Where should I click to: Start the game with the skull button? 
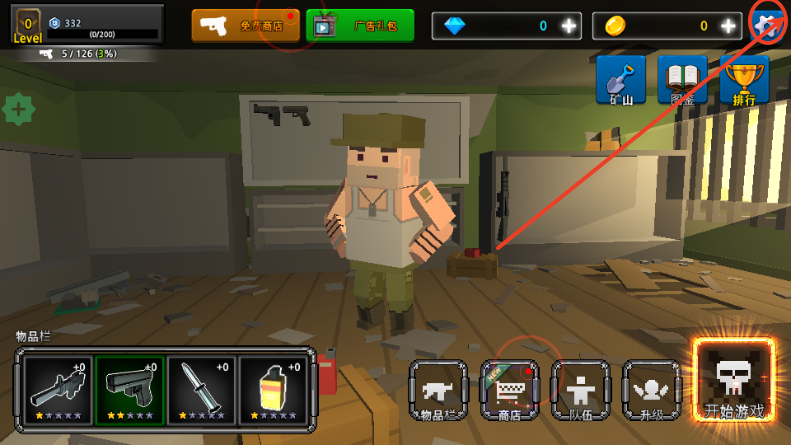(x=734, y=380)
